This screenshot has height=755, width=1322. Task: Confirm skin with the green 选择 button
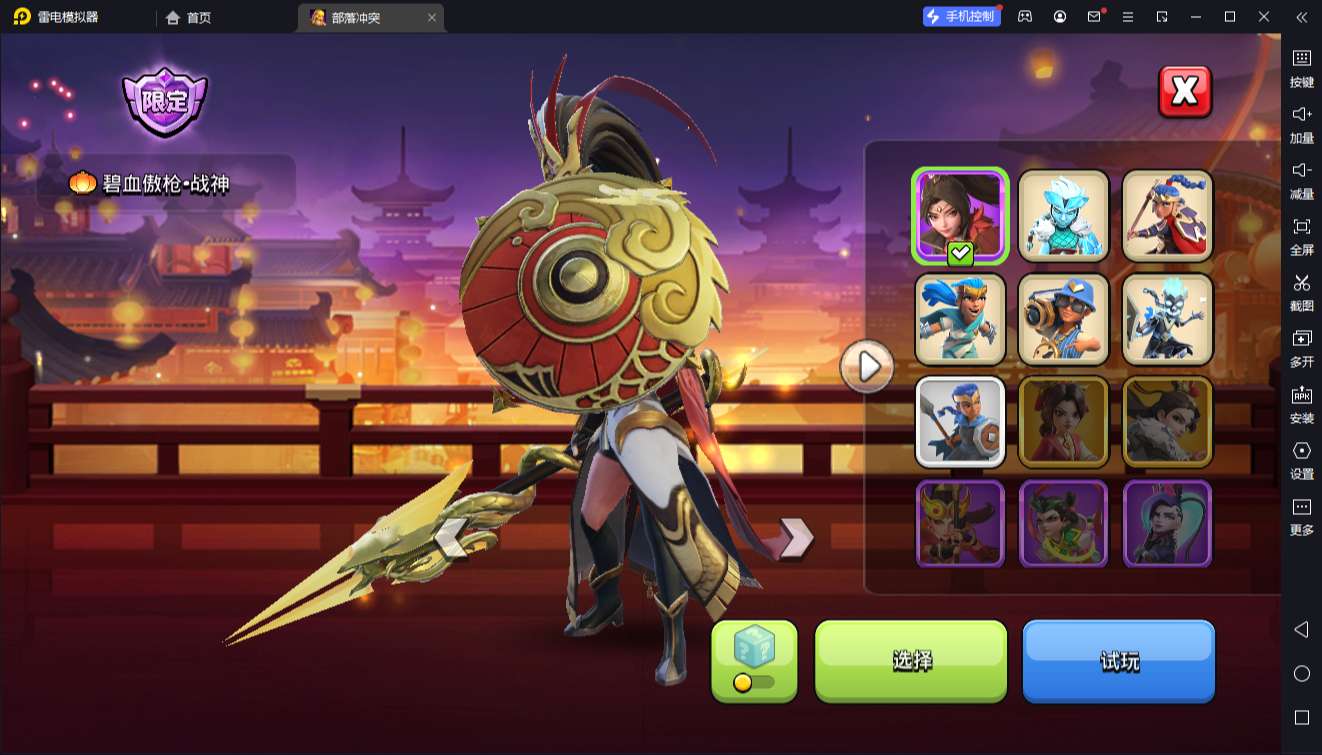click(x=911, y=660)
